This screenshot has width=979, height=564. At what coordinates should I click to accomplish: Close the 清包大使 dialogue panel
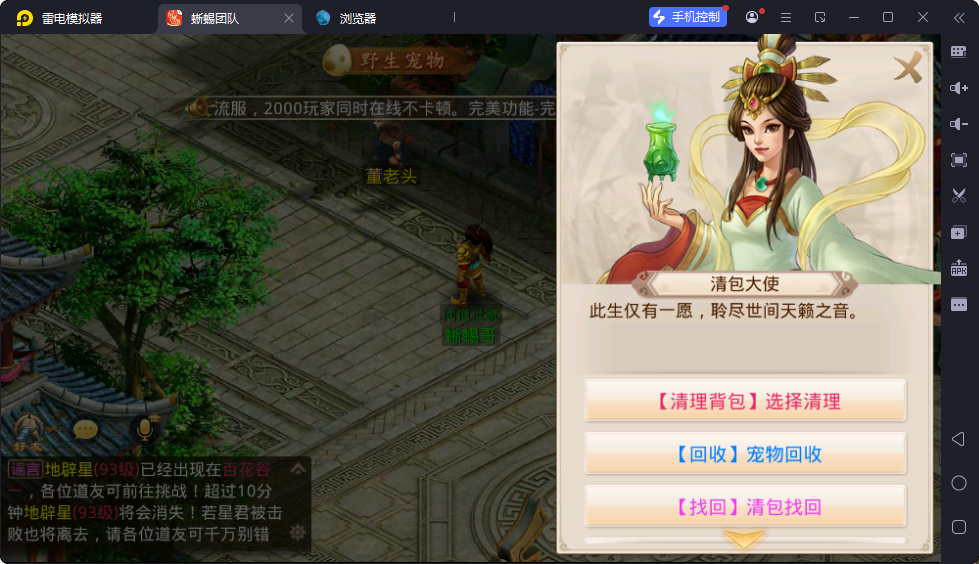pos(908,68)
